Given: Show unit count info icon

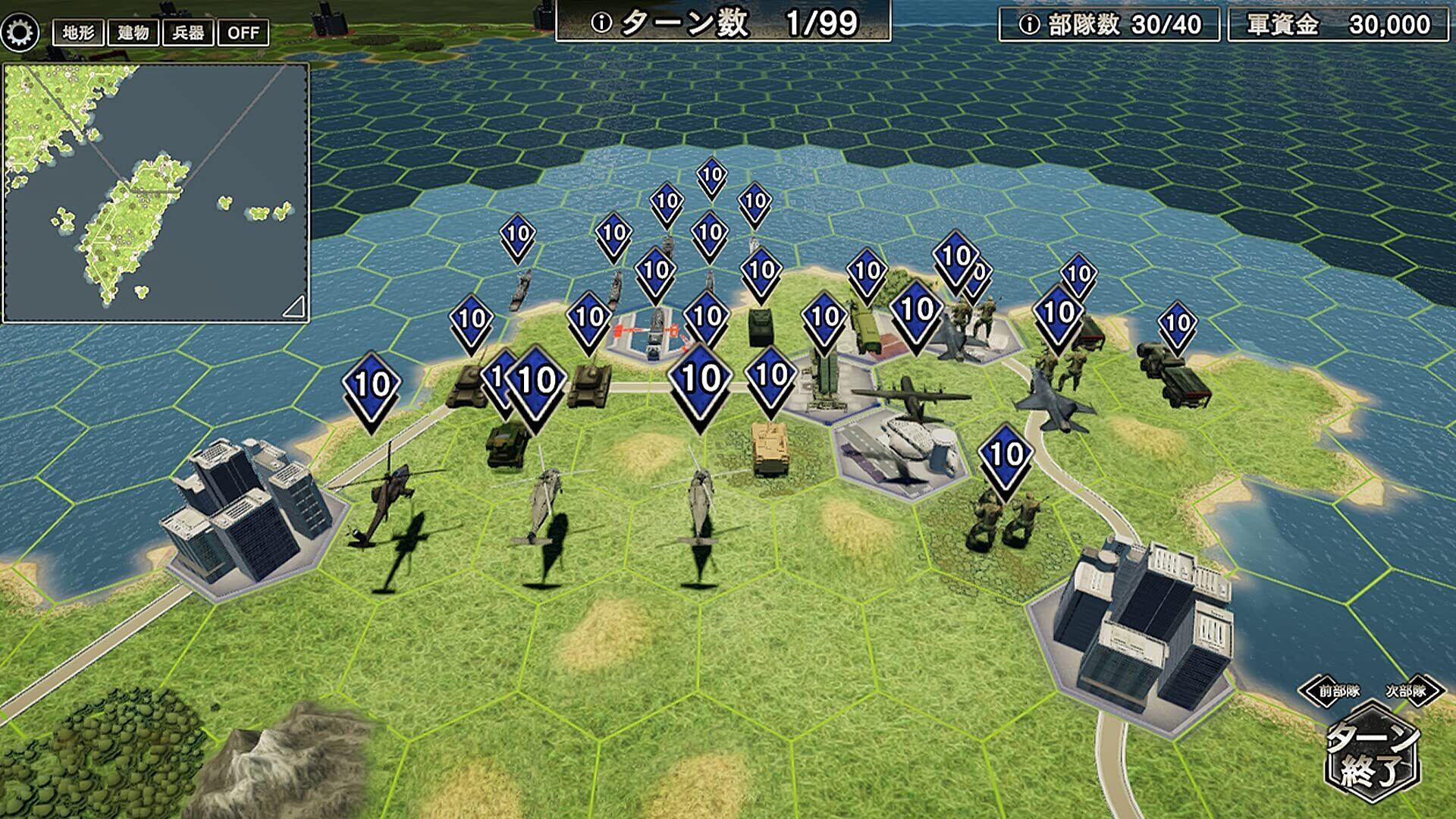Looking at the screenshot, I should point(1028,25).
